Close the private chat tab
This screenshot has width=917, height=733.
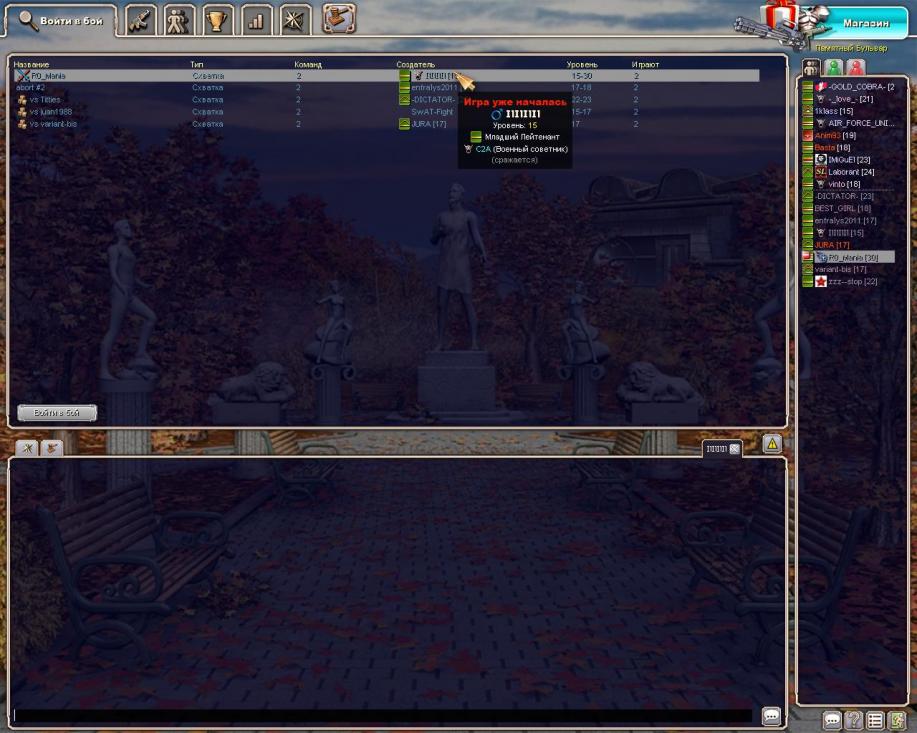735,449
